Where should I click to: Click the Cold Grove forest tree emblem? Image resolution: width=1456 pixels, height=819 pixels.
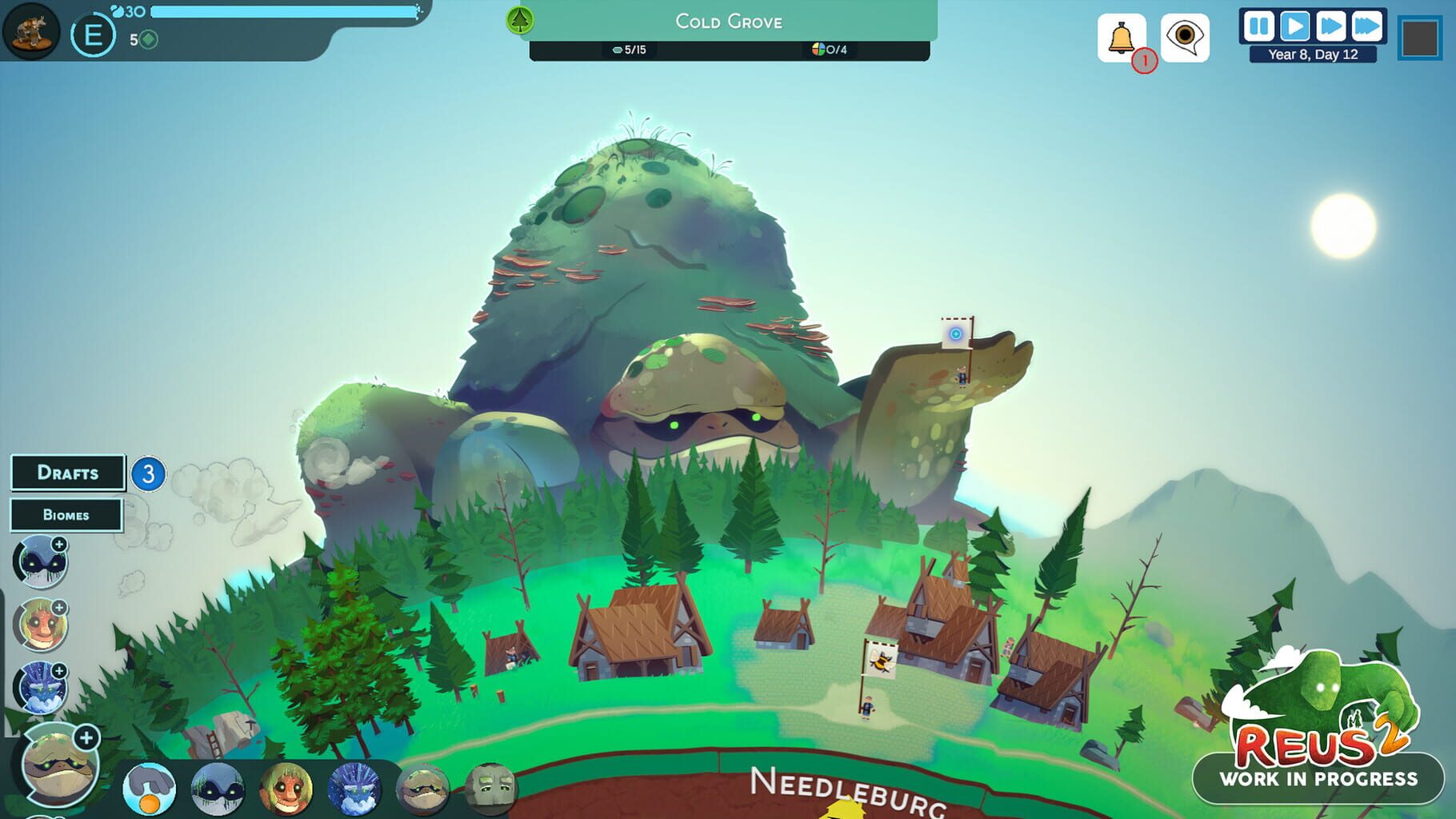click(x=518, y=20)
